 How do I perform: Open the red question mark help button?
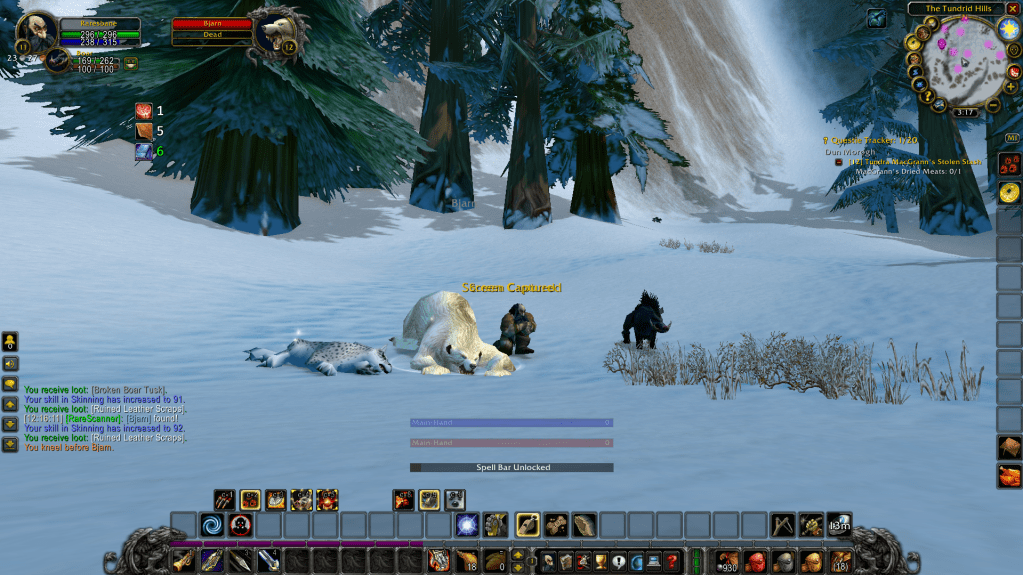(x=673, y=561)
